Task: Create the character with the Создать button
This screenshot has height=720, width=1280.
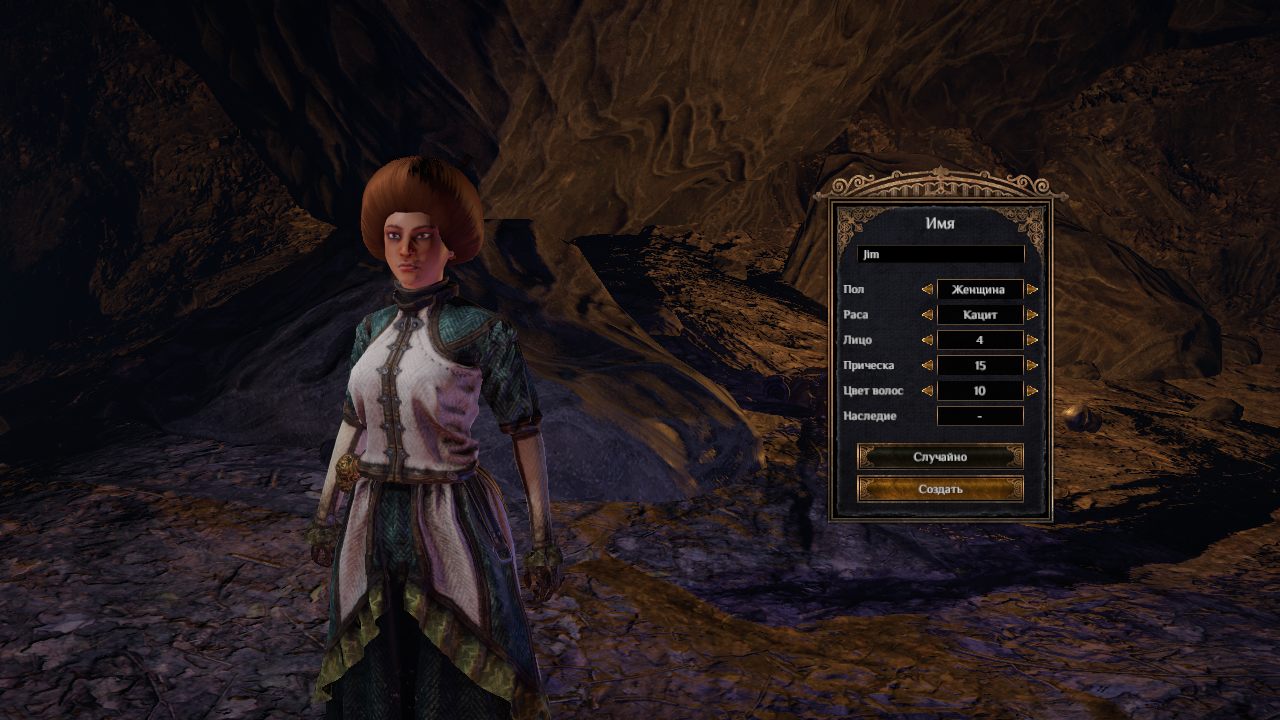Action: click(x=940, y=489)
